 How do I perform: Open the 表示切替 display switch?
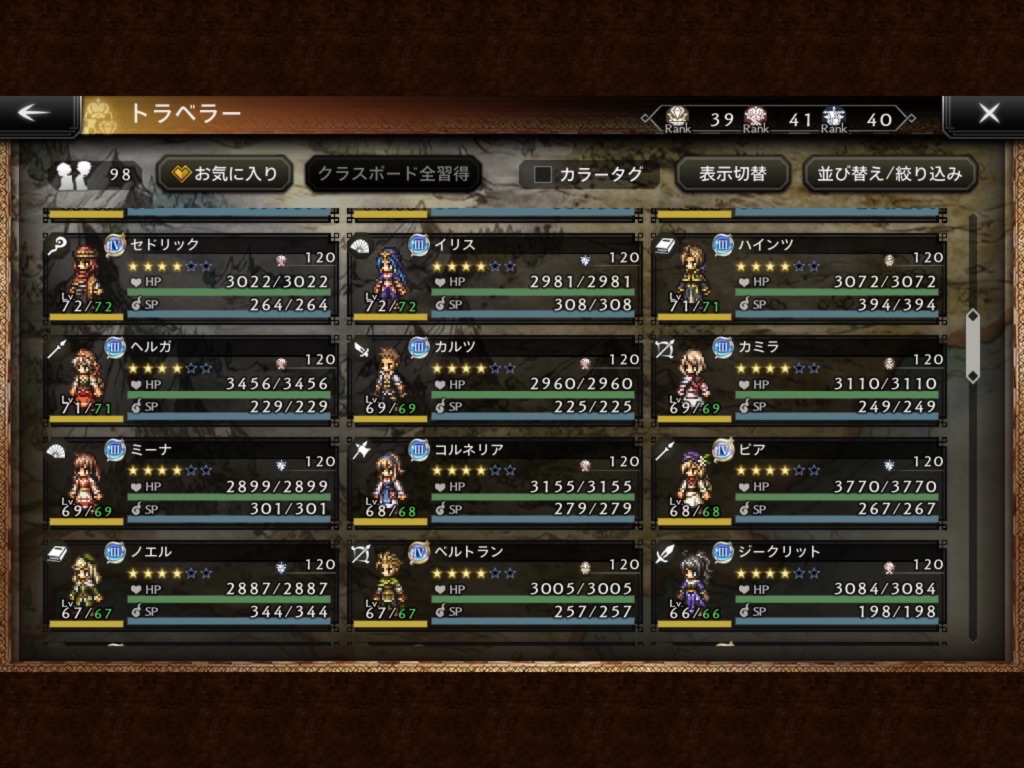pos(732,174)
